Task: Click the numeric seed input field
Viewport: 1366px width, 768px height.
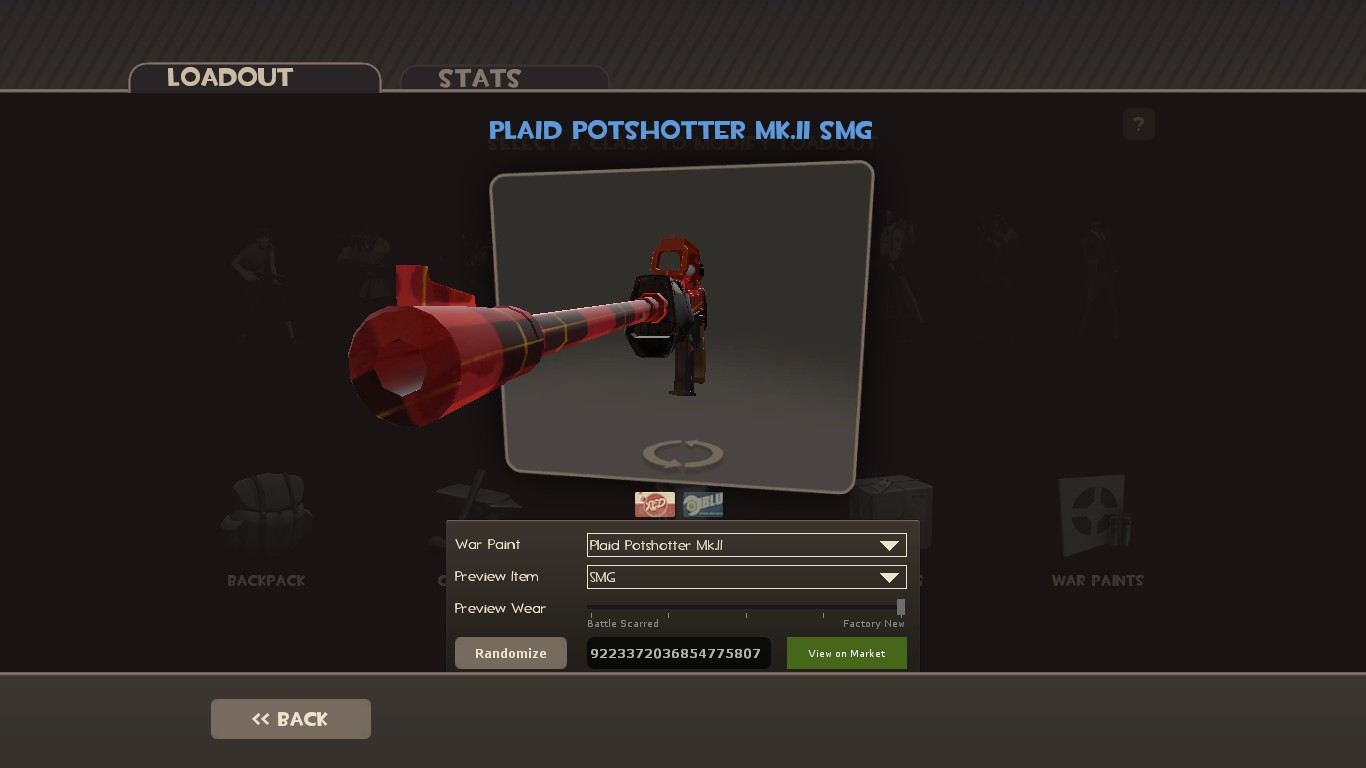Action: [678, 653]
